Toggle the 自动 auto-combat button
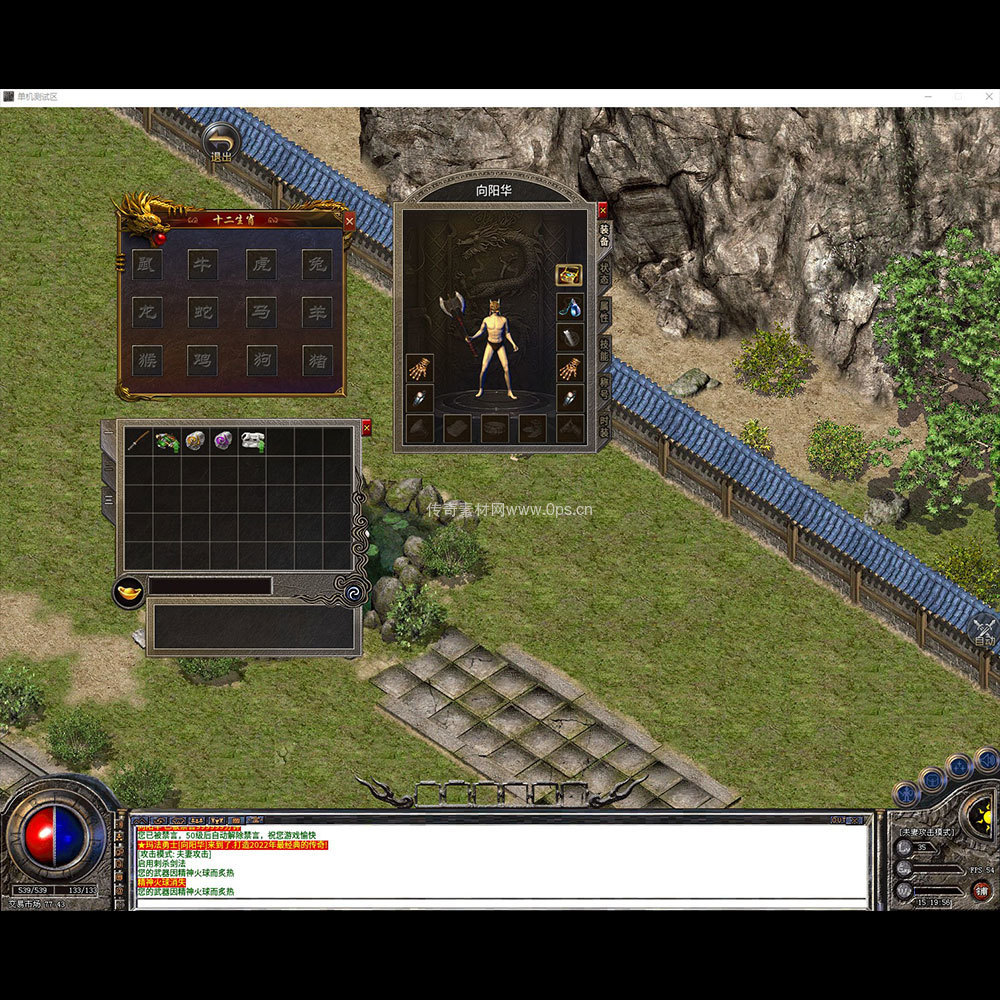 pos(984,633)
